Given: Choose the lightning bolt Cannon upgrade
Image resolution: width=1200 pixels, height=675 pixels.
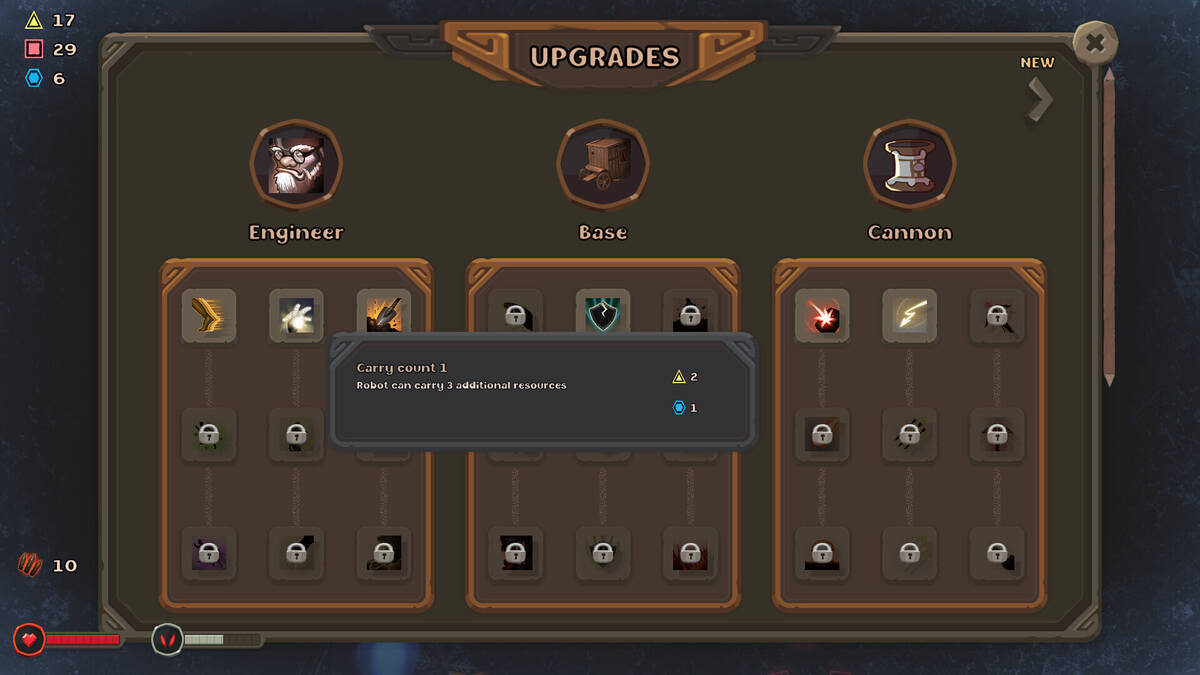Looking at the screenshot, I should pyautogui.click(x=909, y=315).
